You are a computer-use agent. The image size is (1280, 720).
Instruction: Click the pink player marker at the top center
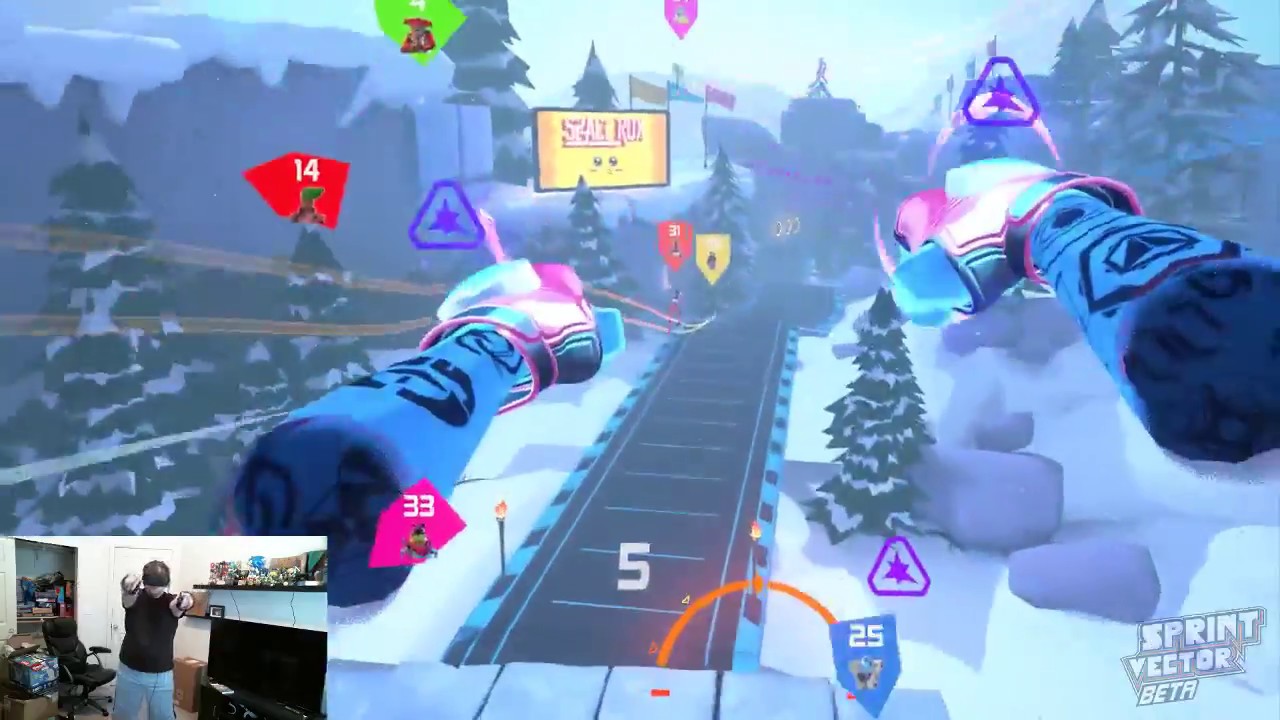pos(681,12)
